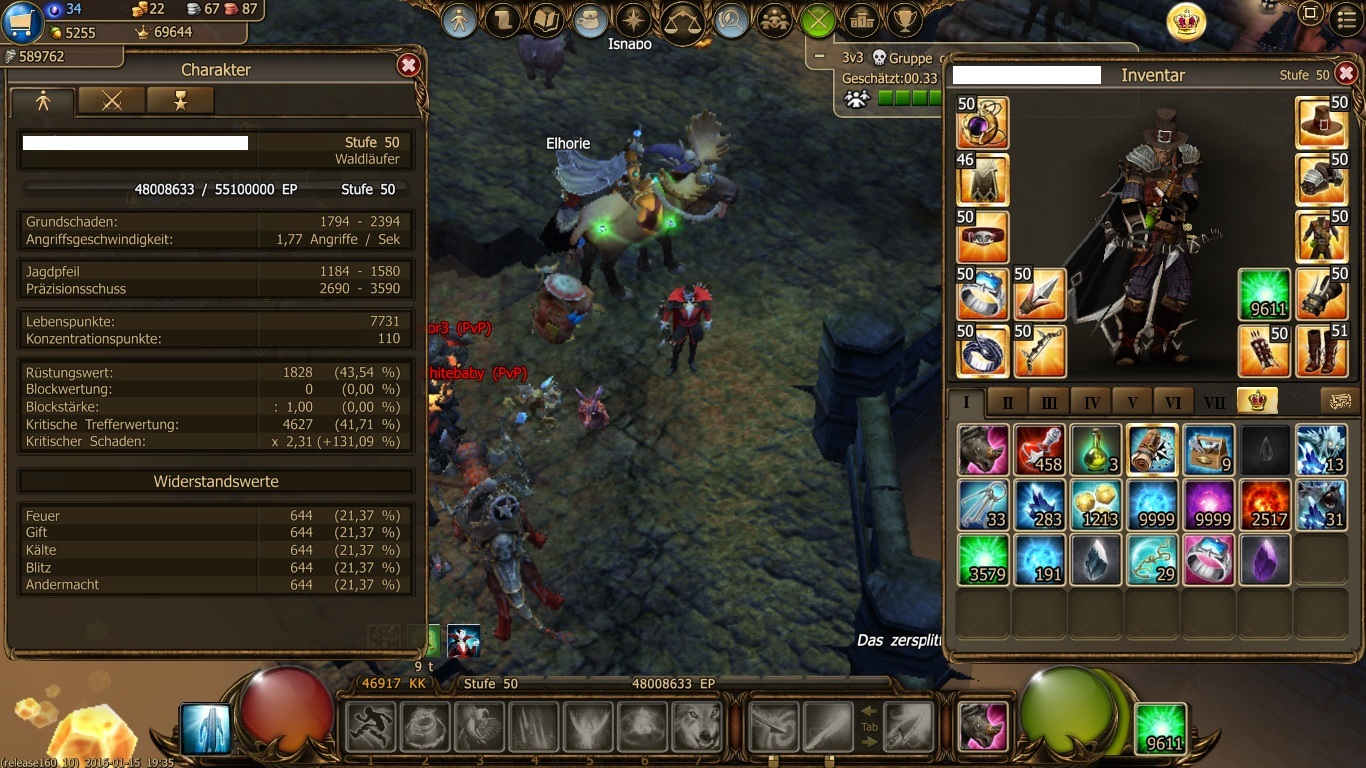Close the Inventar window
The height and width of the screenshot is (768, 1366).
click(1346, 73)
